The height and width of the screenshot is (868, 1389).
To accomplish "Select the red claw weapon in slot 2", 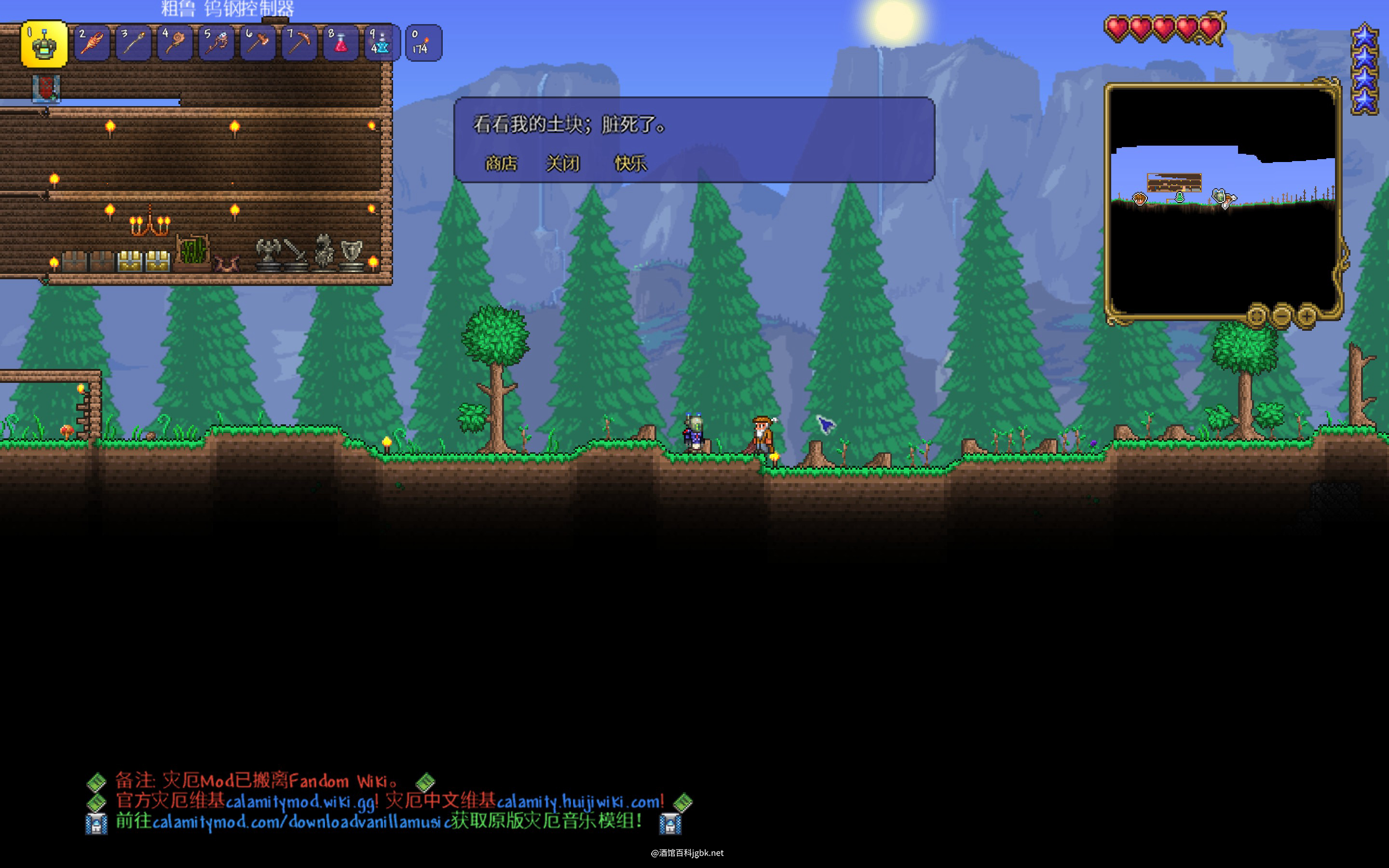I will [92, 43].
